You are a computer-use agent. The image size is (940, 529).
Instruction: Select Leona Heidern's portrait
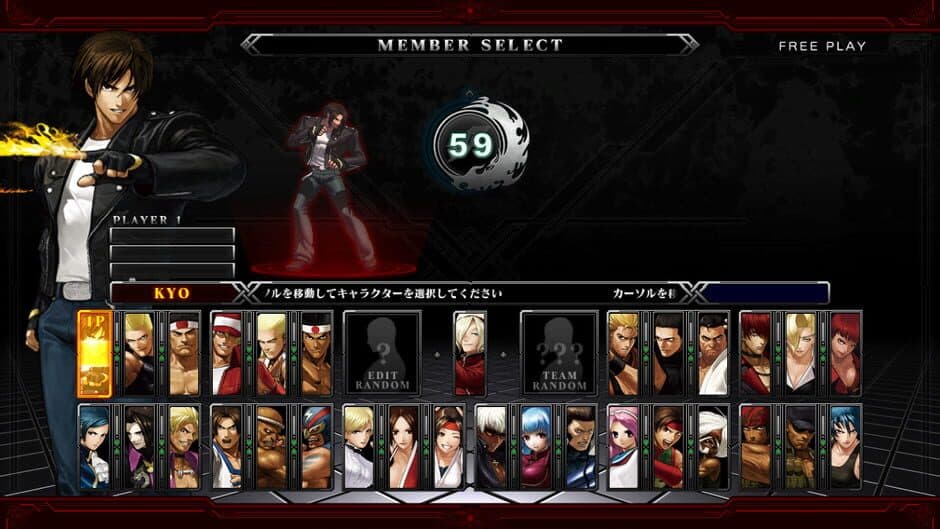coord(844,447)
